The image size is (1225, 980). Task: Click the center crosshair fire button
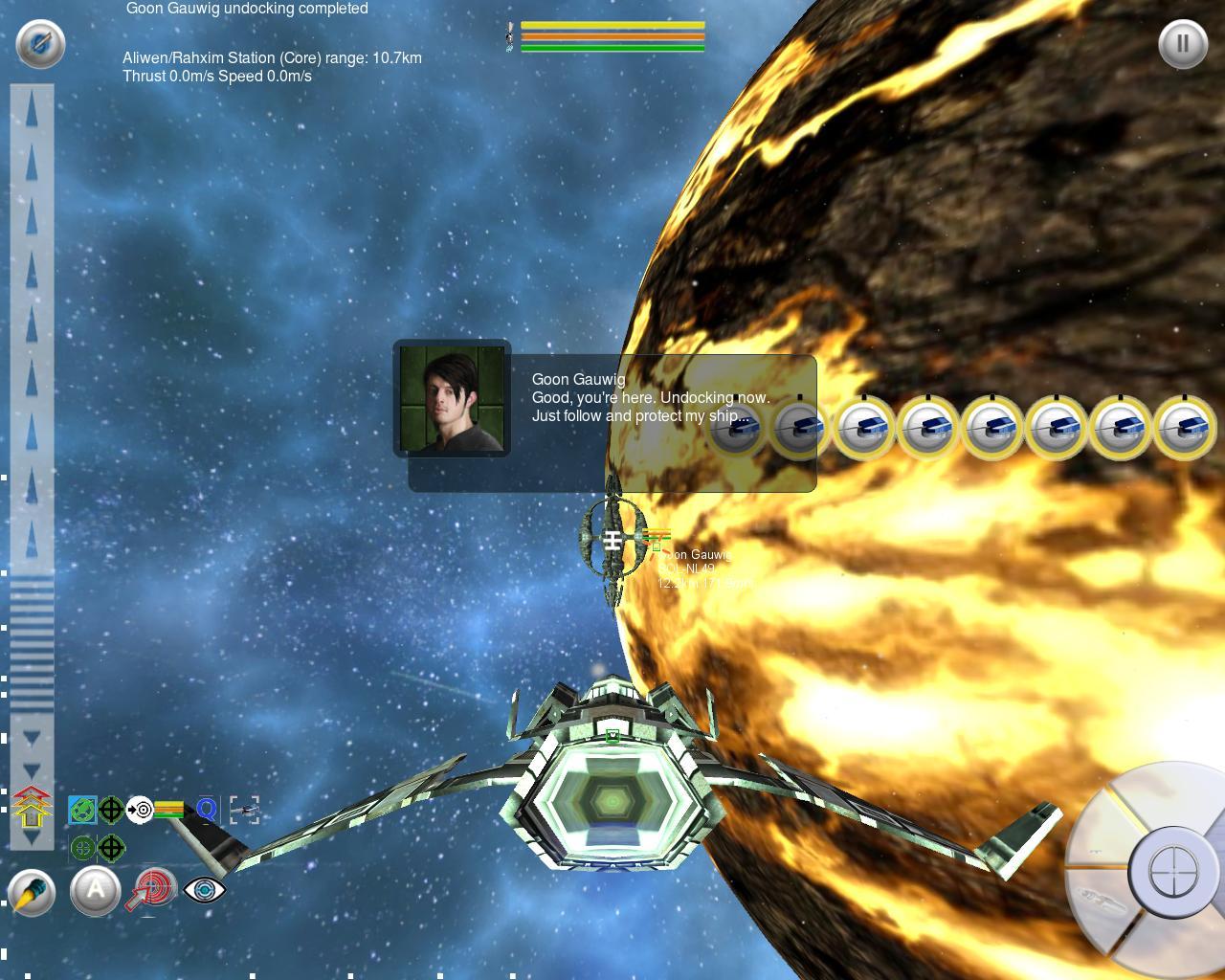(1171, 873)
